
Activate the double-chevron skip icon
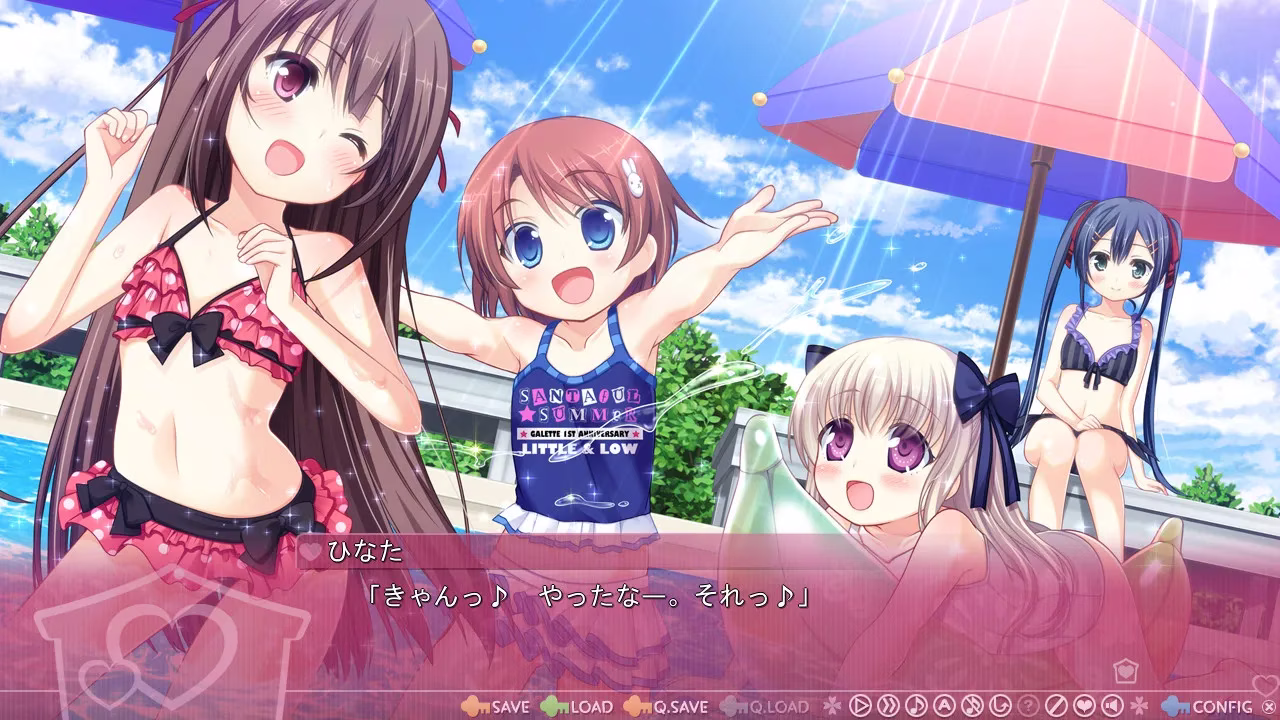887,707
